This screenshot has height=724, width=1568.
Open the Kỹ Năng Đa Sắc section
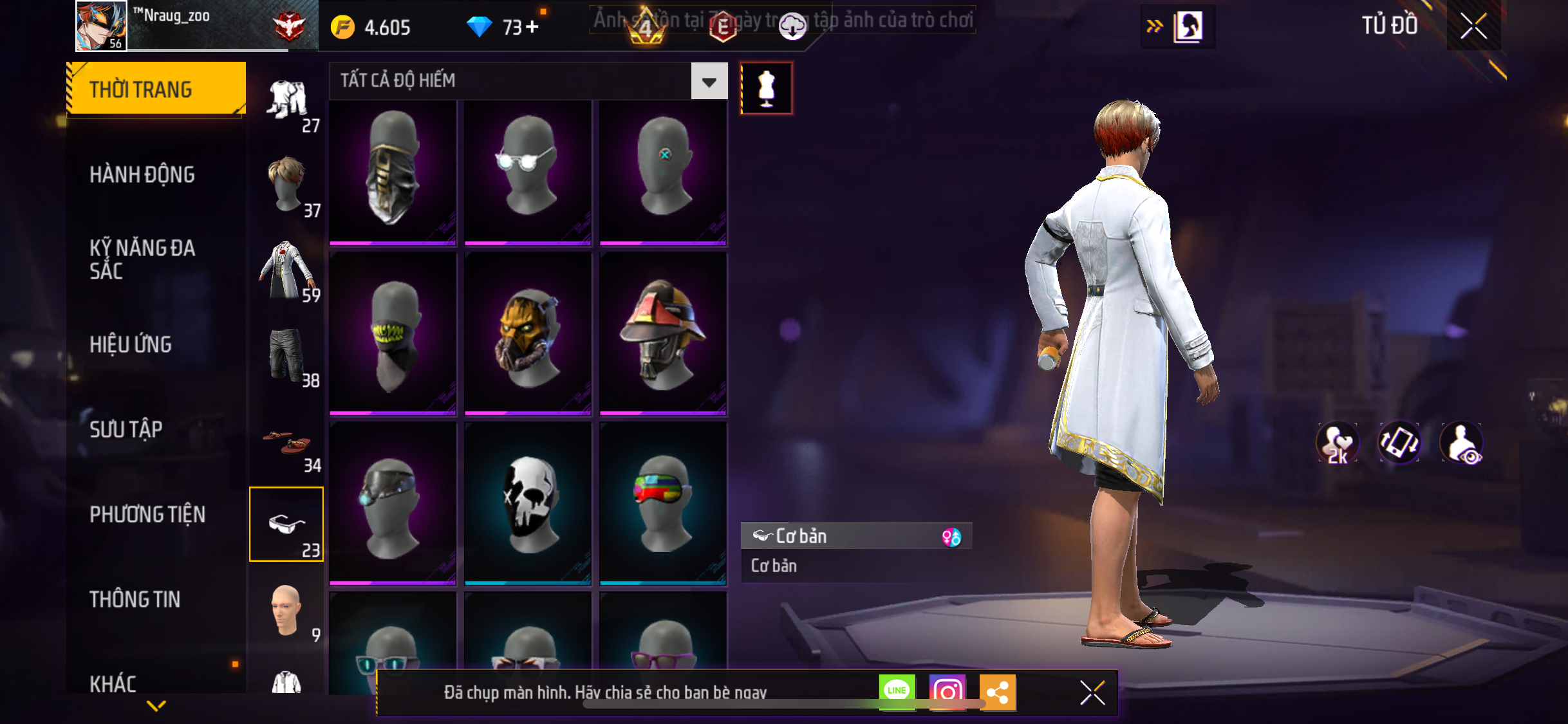tap(142, 259)
